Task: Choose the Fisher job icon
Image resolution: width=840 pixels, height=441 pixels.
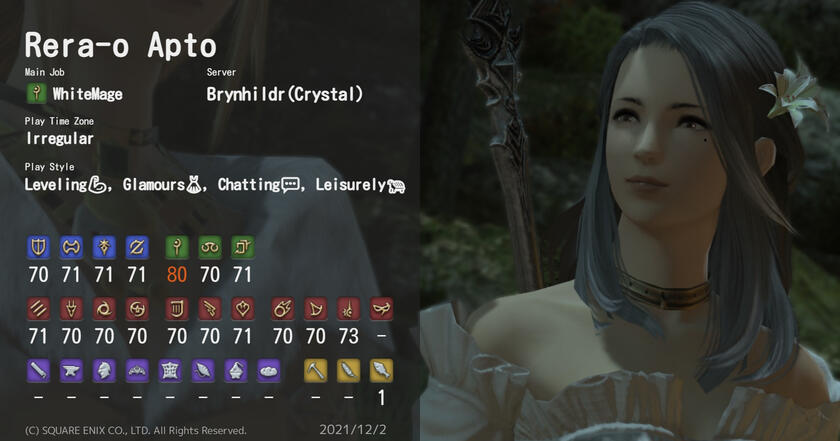Action: 382,370
